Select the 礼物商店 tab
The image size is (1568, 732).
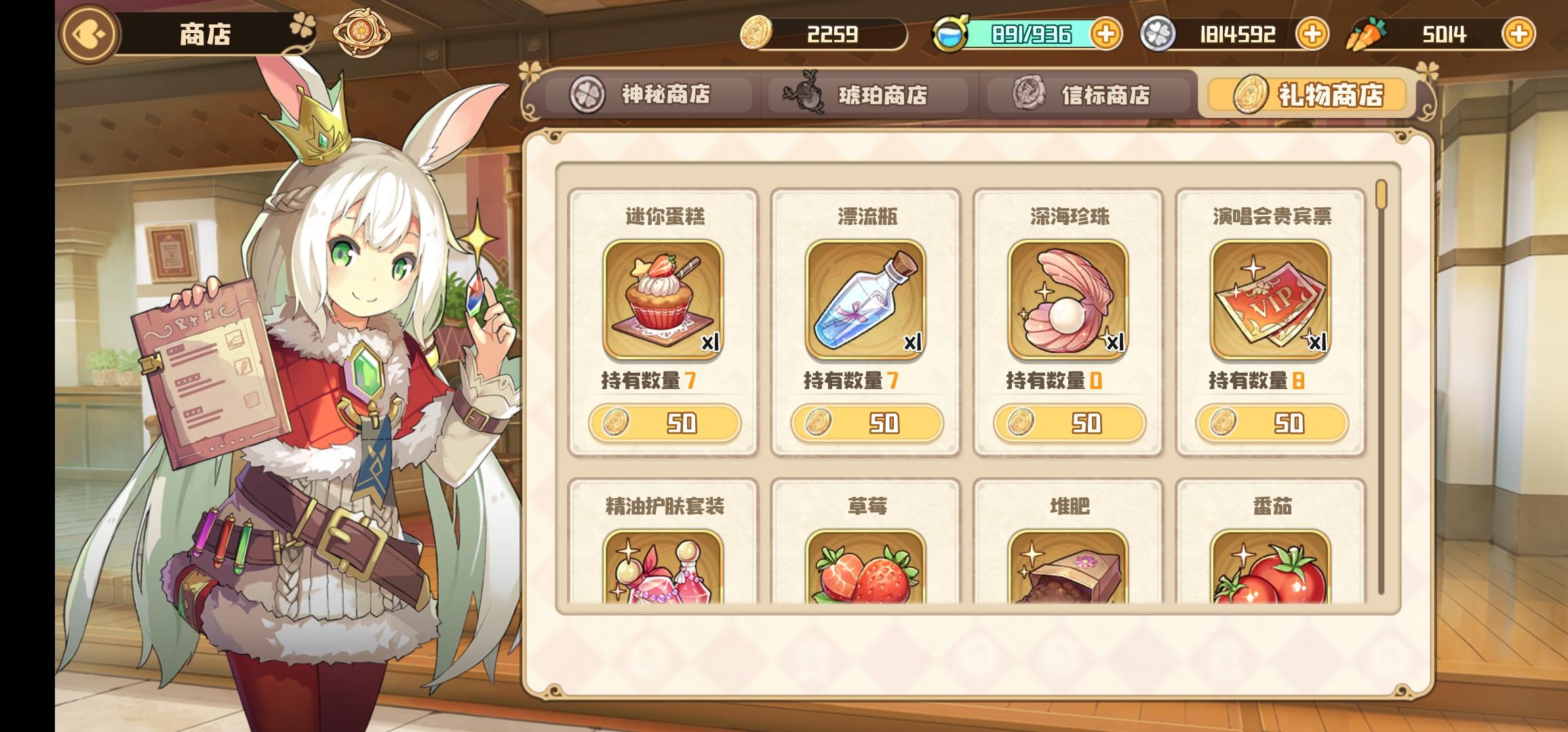click(1305, 94)
